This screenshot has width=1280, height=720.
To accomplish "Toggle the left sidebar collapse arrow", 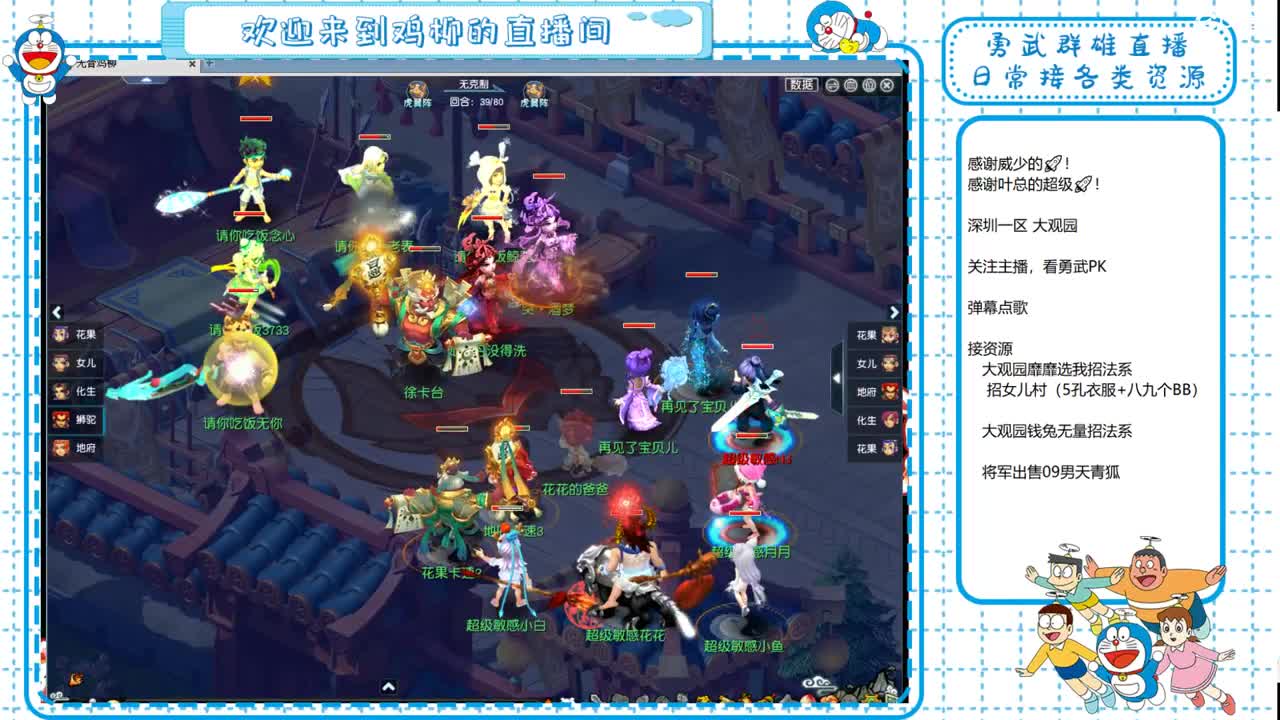I will (56, 311).
